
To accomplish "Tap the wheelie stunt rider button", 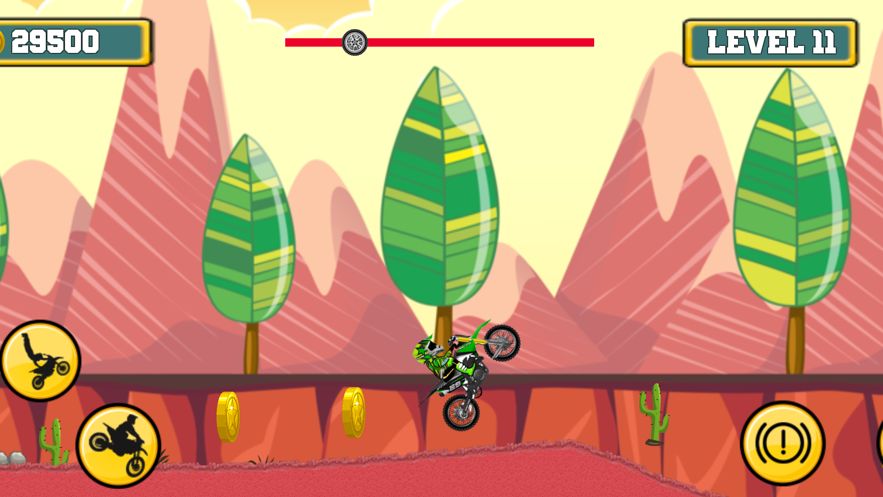I will 39,361.
